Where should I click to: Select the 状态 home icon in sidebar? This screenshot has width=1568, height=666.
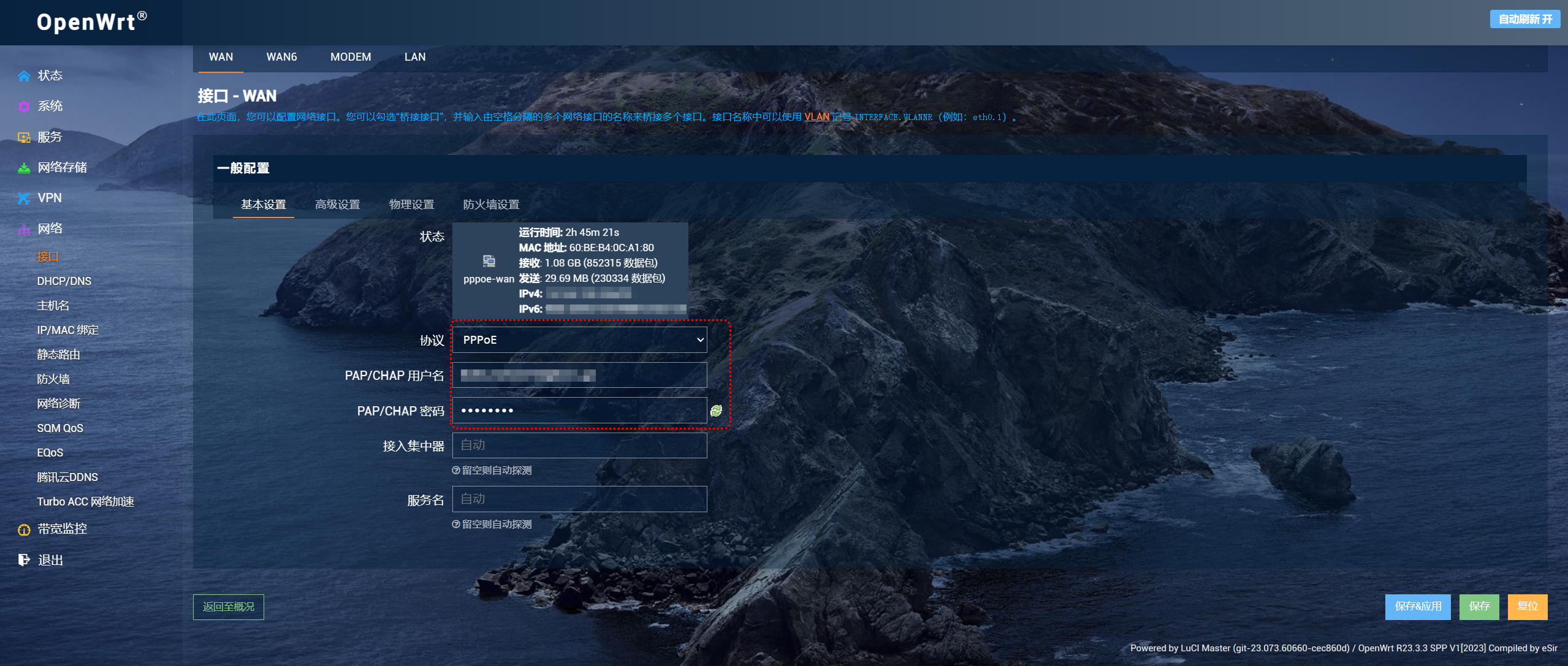[25, 75]
